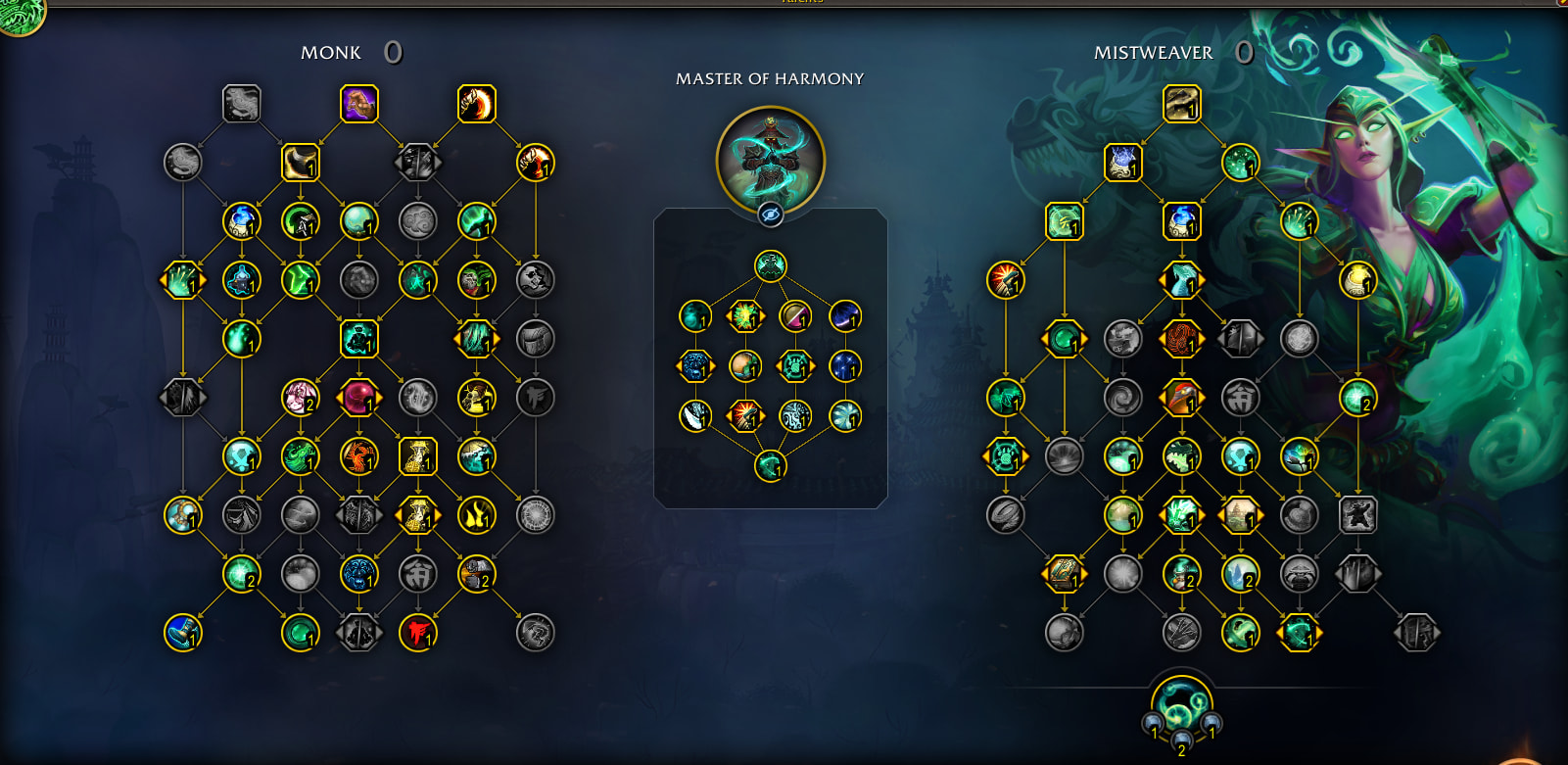1568x765 pixels.
Task: Pick the green and gold tome talent
Action: pyautogui.click(x=1065, y=574)
